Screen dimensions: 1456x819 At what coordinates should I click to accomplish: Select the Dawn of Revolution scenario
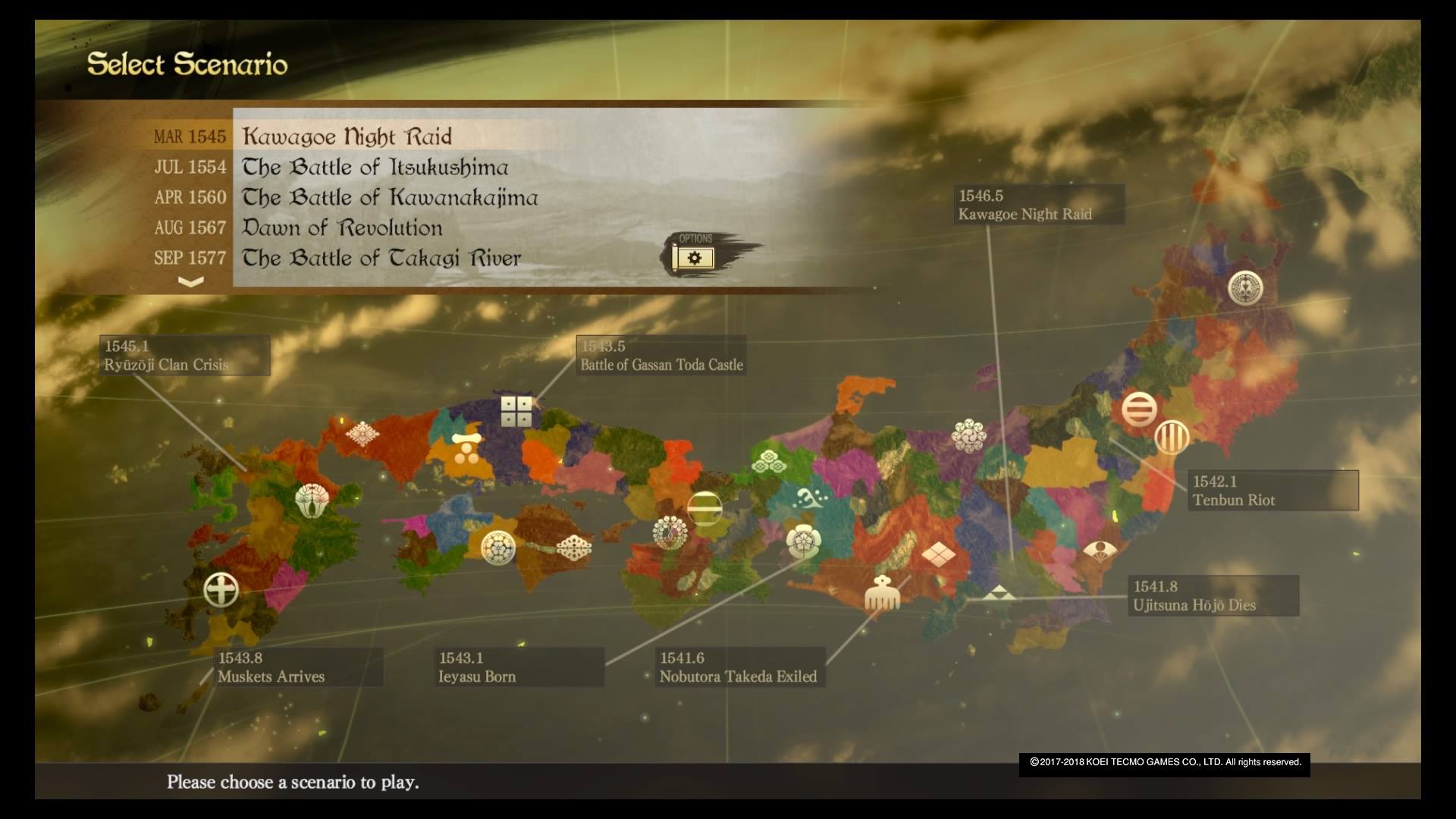pos(342,227)
